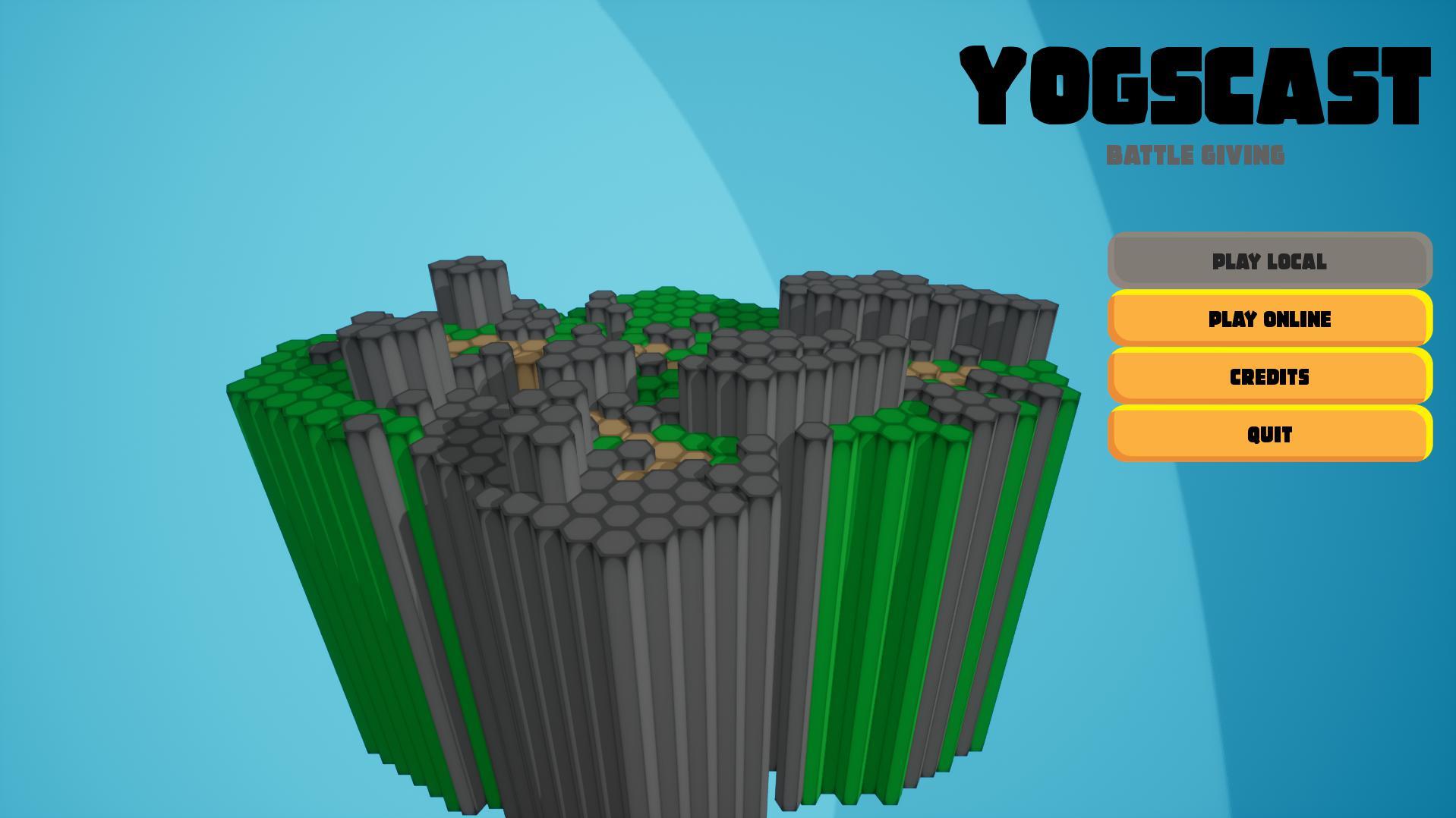
Task: Click the BATTLE GIVING subtitle
Action: point(1196,154)
